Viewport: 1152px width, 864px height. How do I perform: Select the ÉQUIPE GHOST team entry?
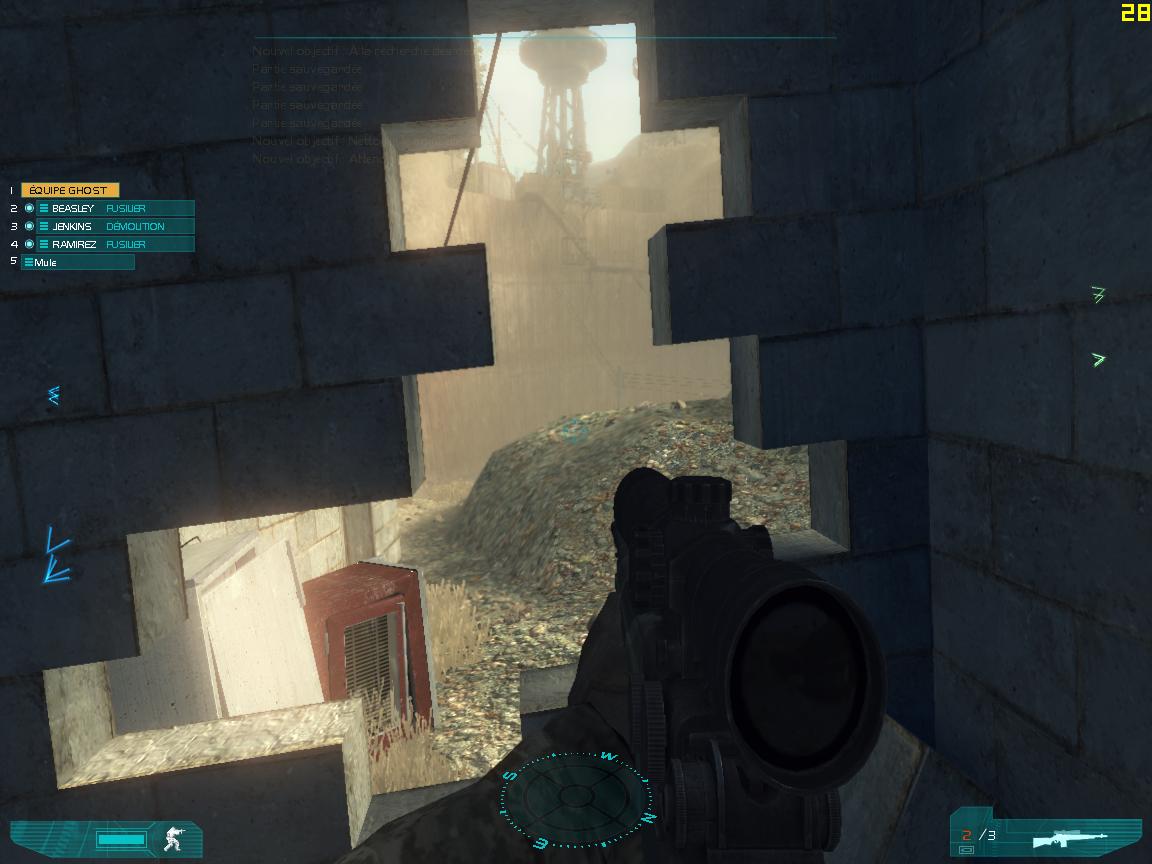69,190
